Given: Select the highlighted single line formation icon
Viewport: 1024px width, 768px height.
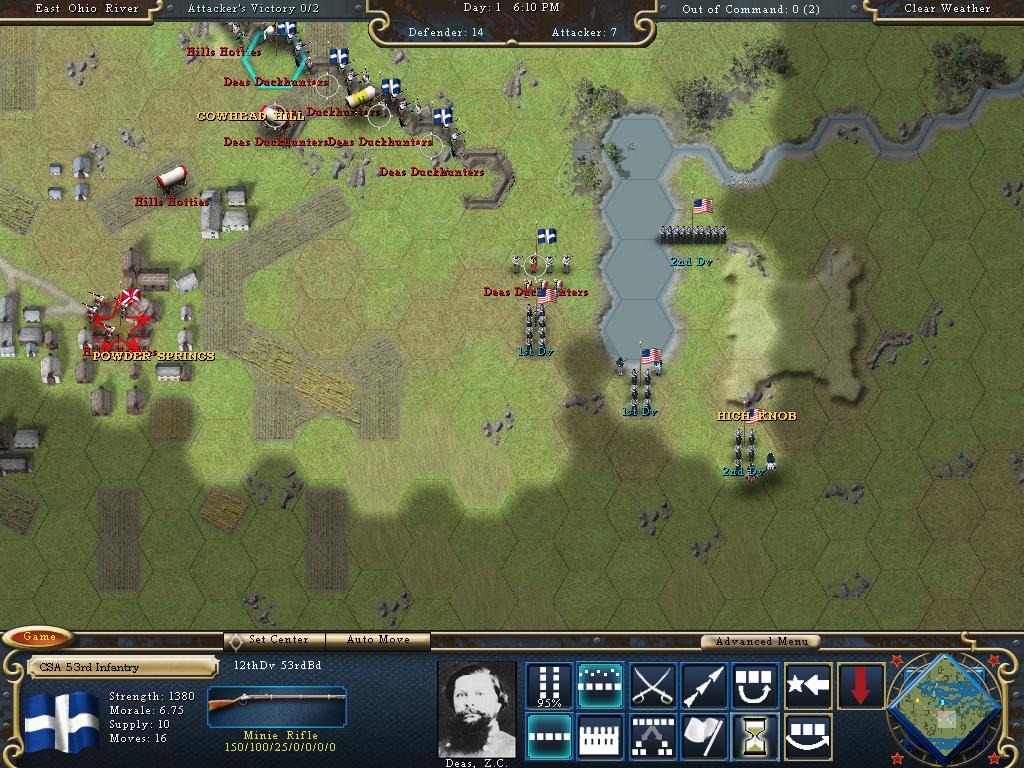Looking at the screenshot, I should click(549, 737).
